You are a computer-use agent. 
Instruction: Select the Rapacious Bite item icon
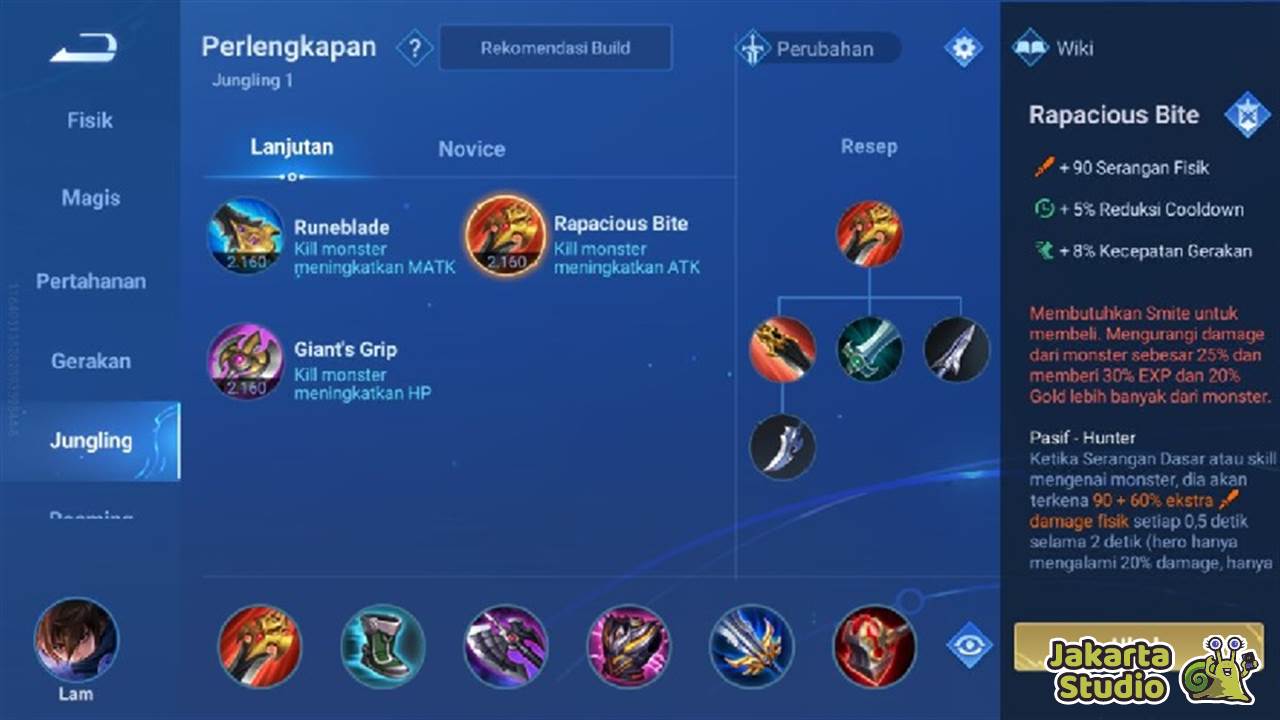coord(505,238)
